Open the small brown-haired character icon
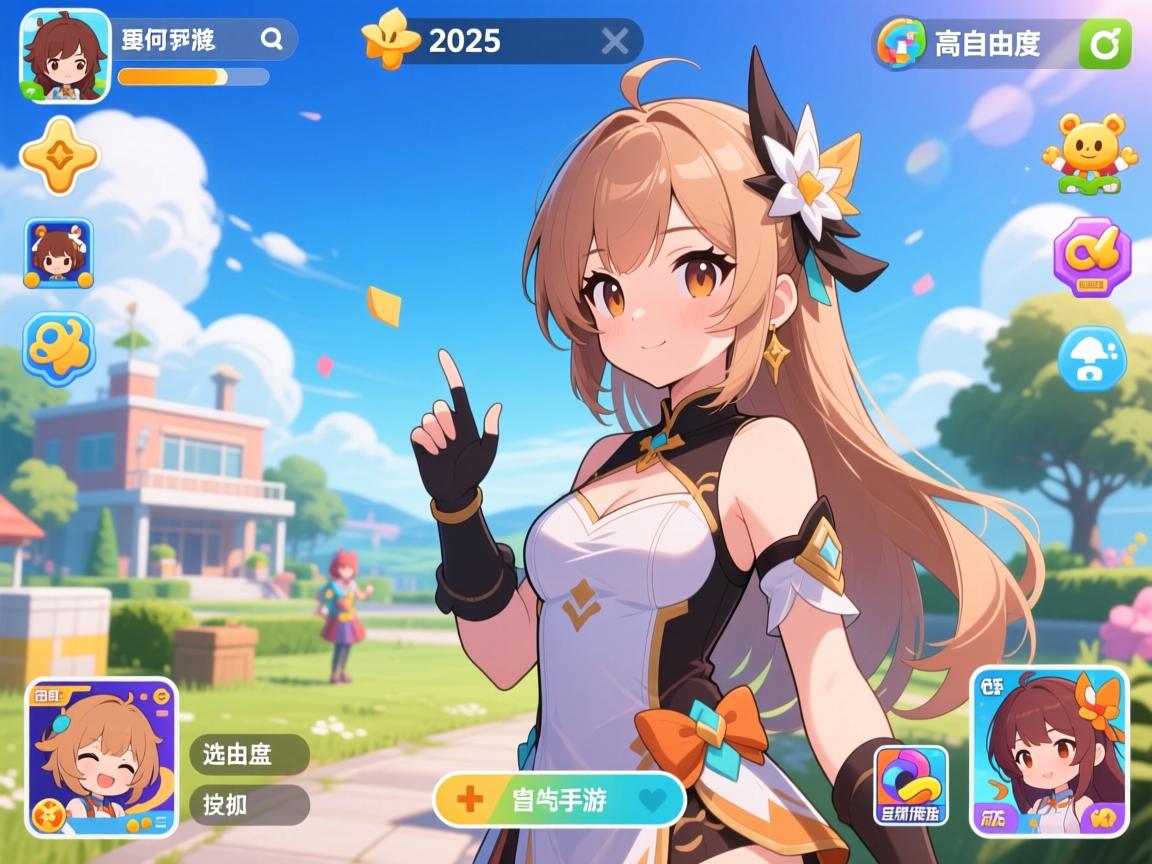Screen dimensions: 1152x864 pyautogui.click(x=58, y=253)
